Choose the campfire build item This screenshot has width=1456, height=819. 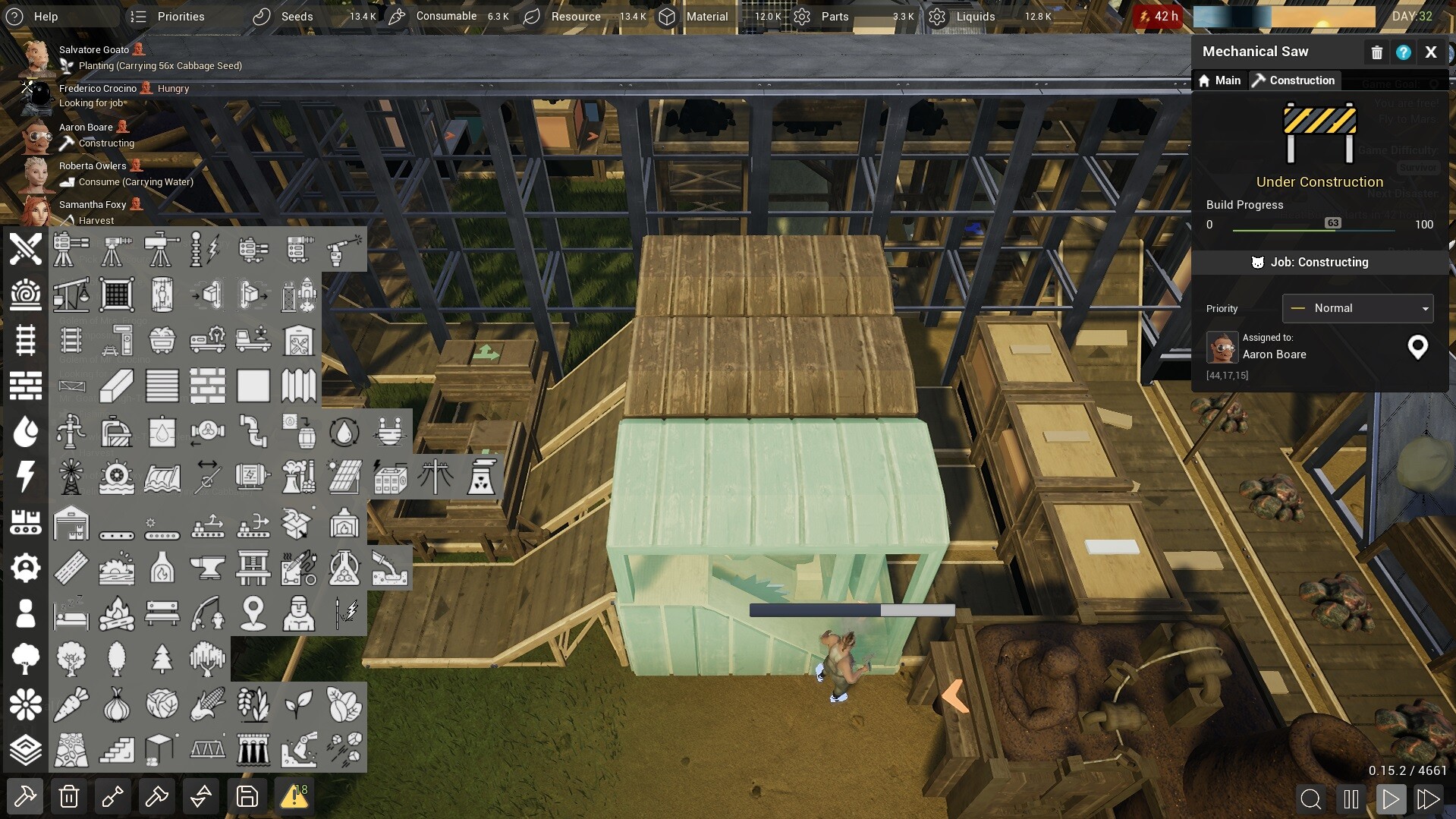(117, 613)
